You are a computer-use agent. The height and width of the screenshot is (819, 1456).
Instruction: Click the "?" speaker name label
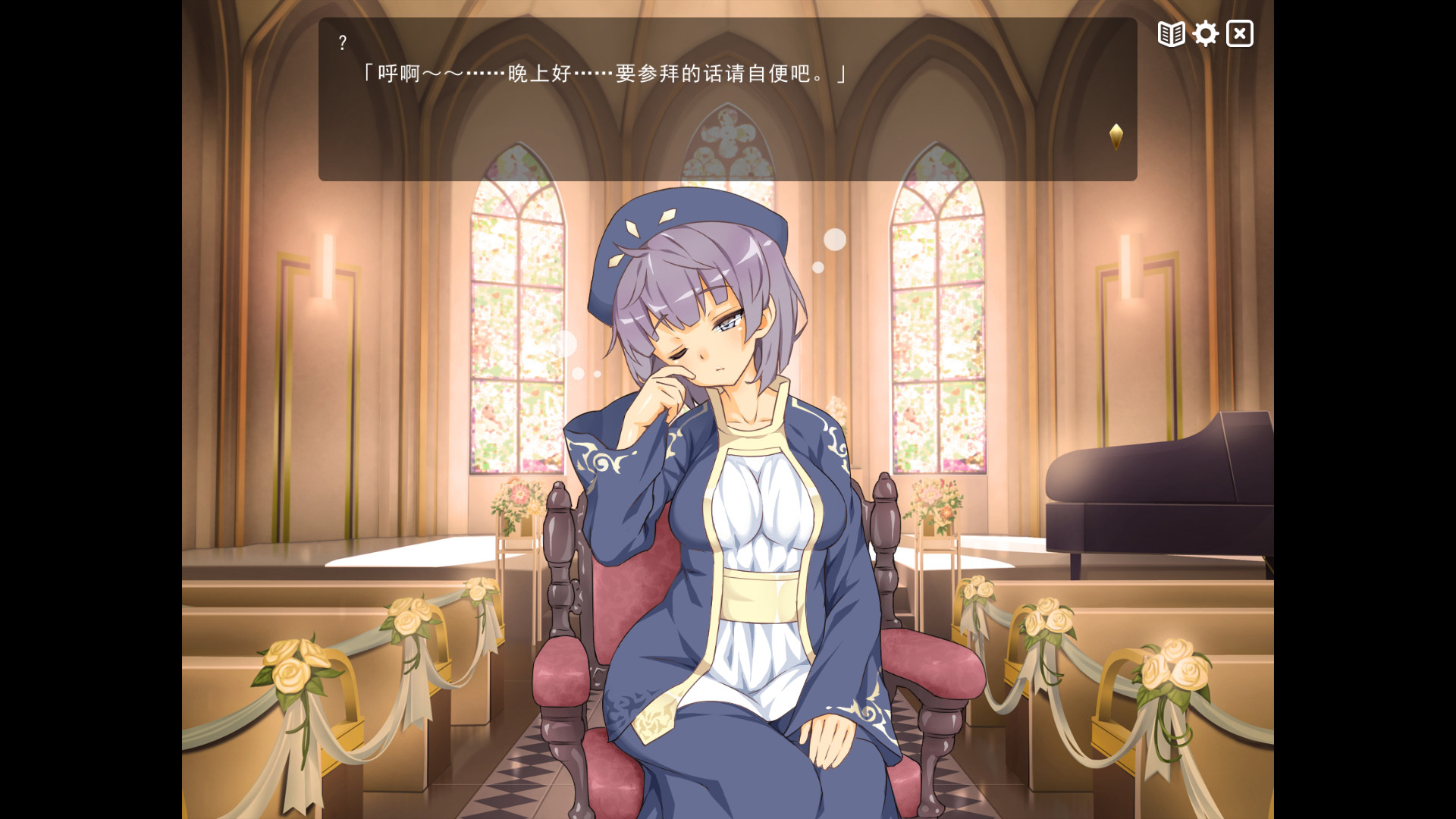(x=344, y=43)
